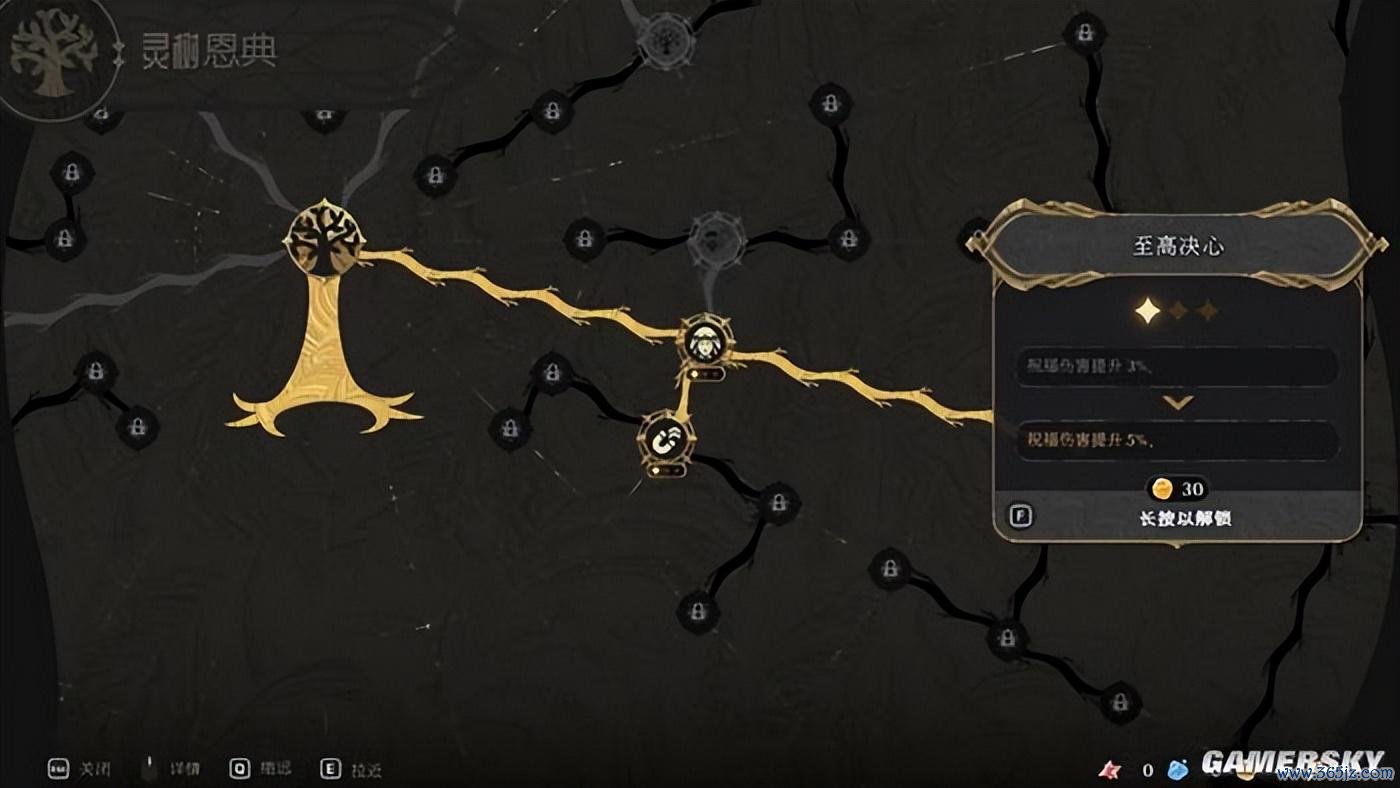This screenshot has height=788, width=1400.
Task: Select the dimmed tree emblem node
Action: [667, 40]
